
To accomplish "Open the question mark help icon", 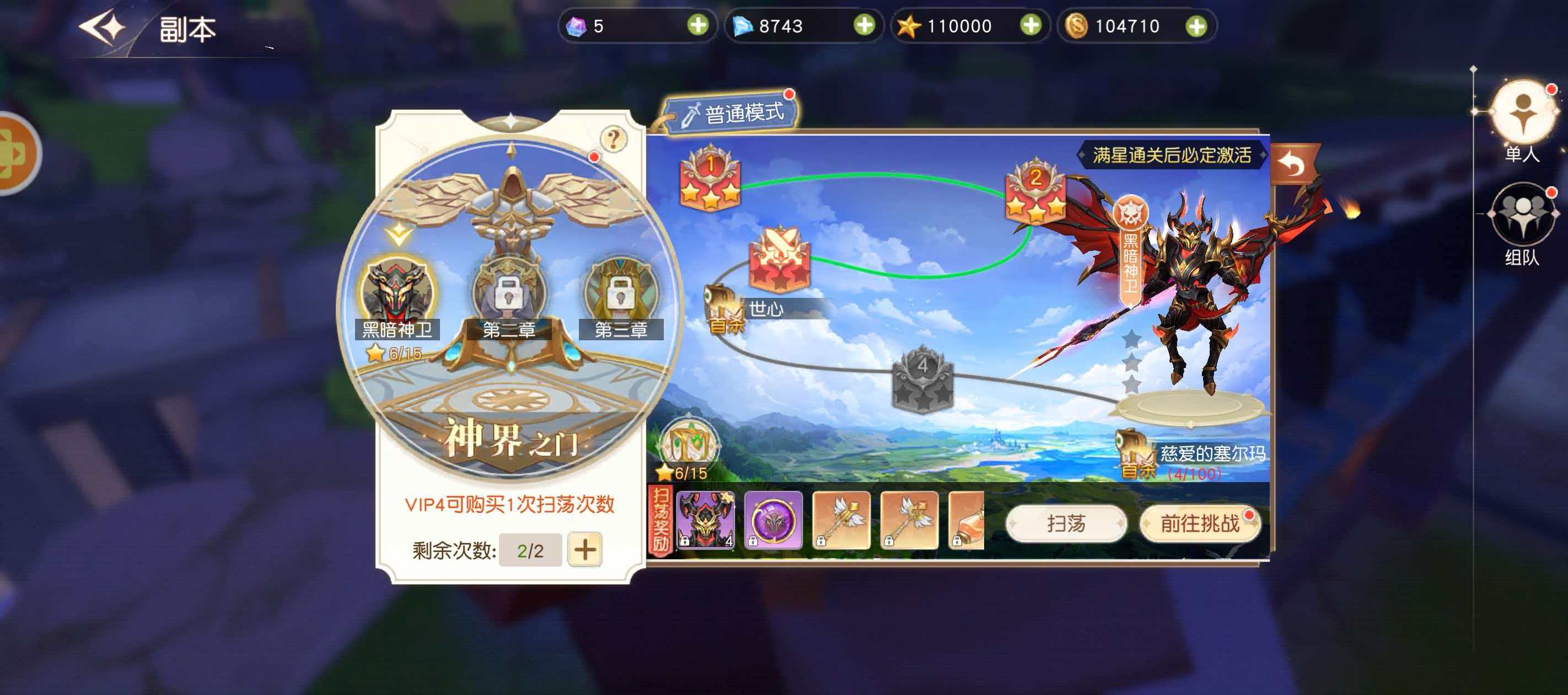I will point(614,140).
